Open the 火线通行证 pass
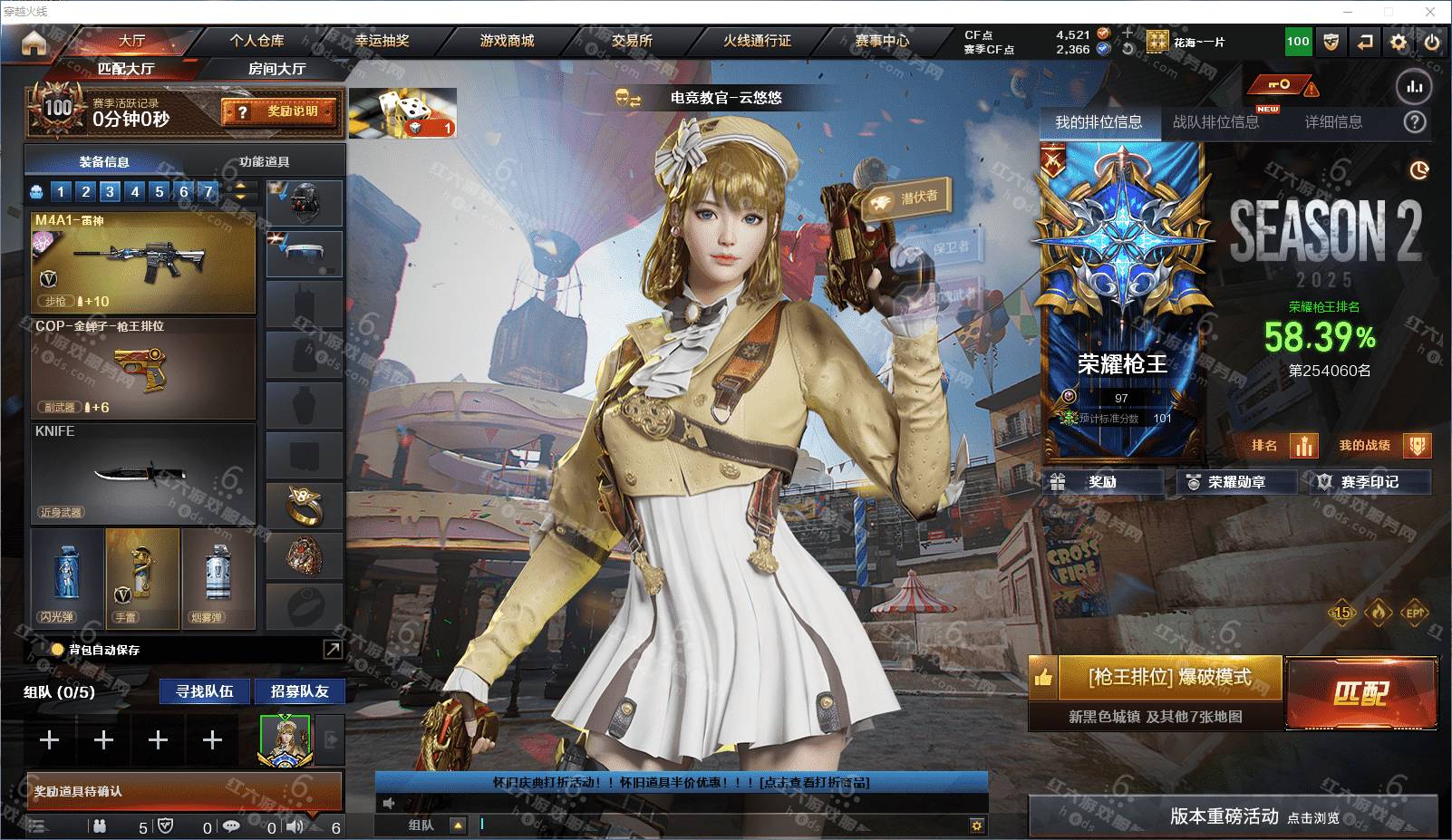Image resolution: width=1452 pixels, height=840 pixels. pos(757,41)
